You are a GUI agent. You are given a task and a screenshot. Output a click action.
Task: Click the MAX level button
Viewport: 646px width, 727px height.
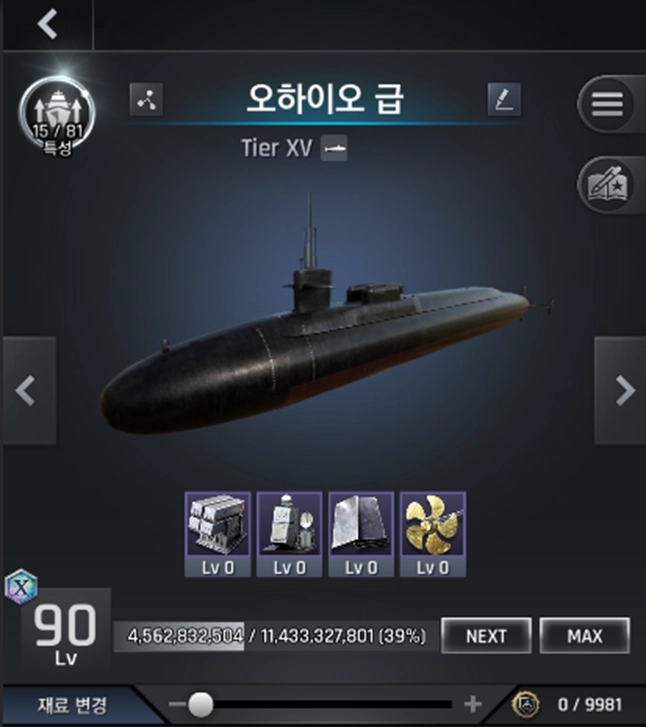(584, 635)
